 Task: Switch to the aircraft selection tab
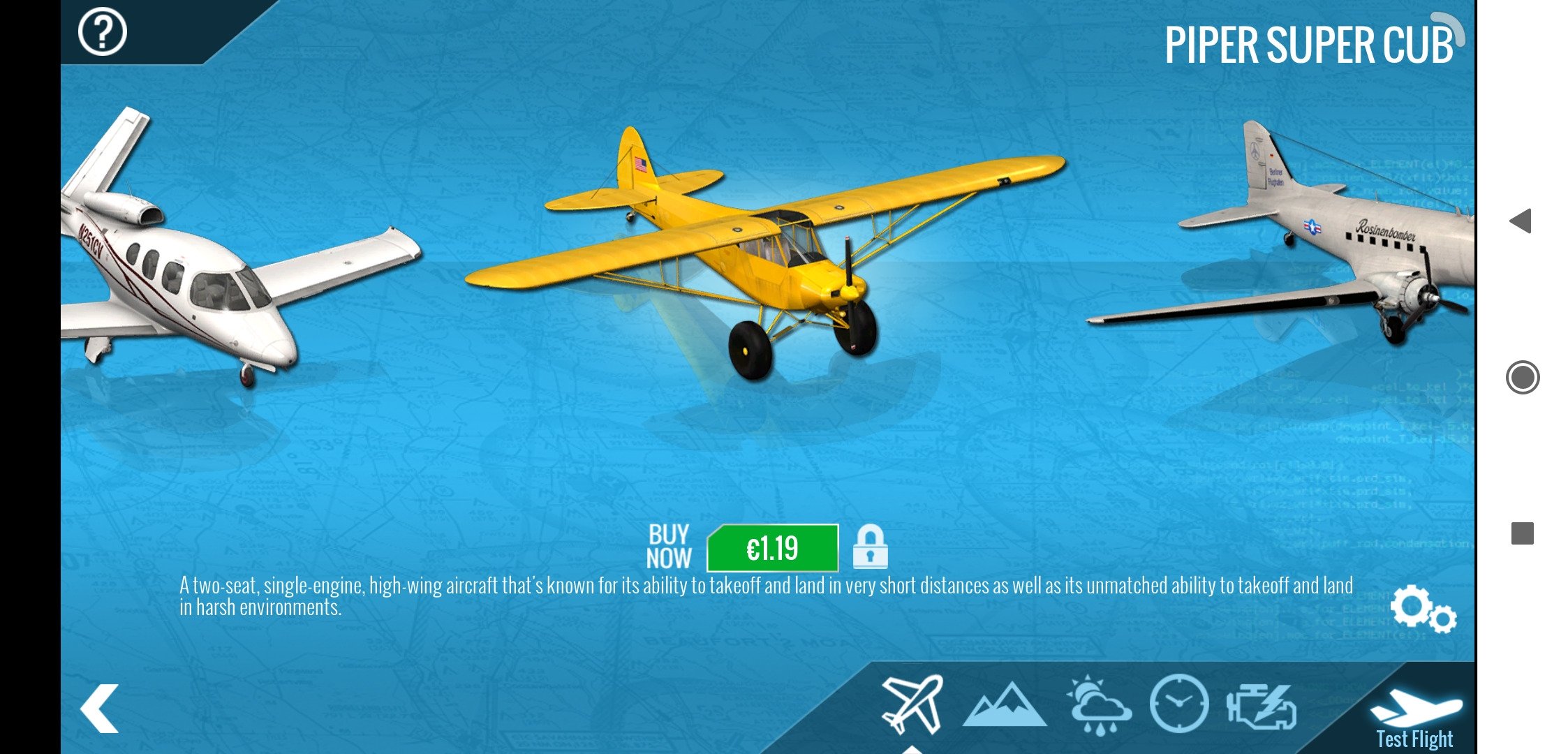tap(912, 704)
